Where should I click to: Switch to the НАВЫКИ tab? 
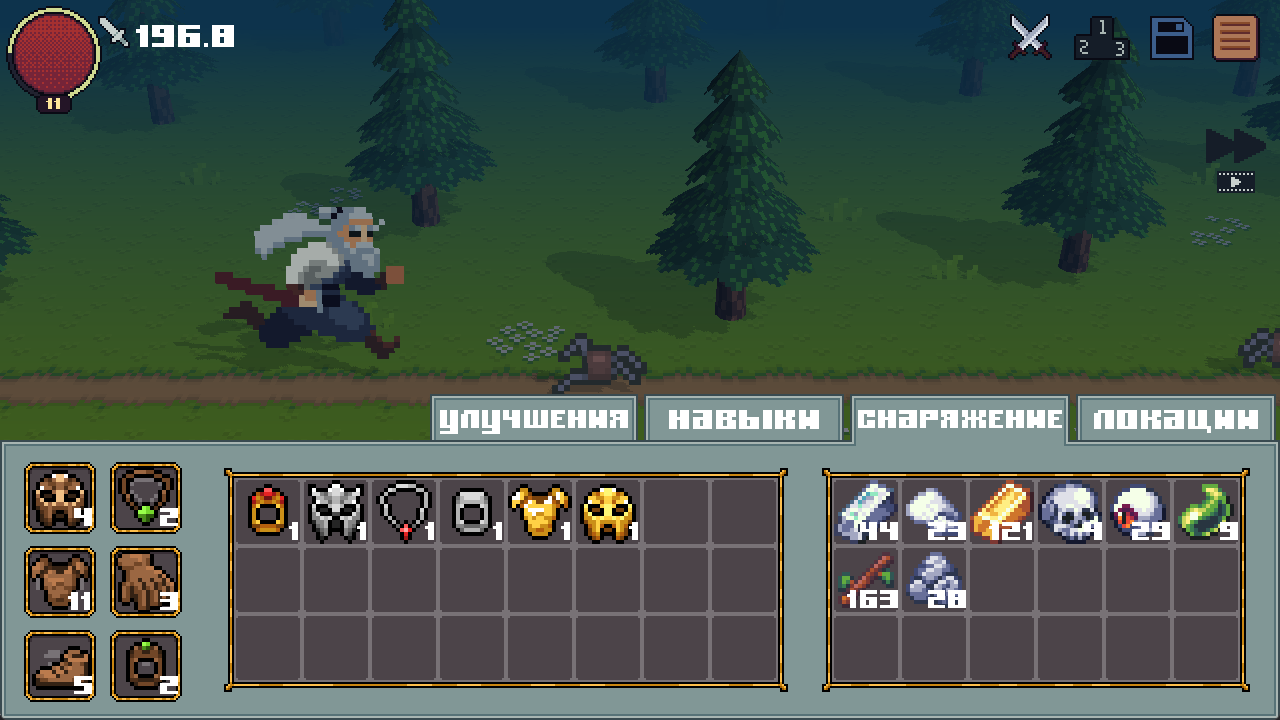click(742, 418)
